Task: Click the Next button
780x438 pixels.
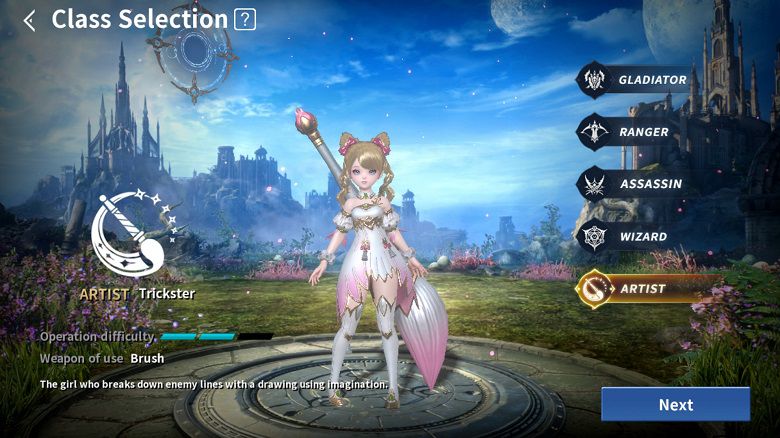Action: pos(675,404)
